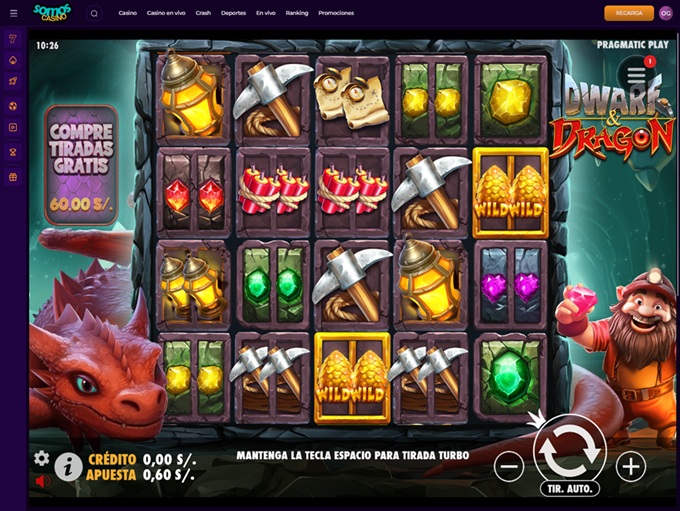Decrease the bet with the minus button
Screen dimensions: 680x511
coord(509,466)
